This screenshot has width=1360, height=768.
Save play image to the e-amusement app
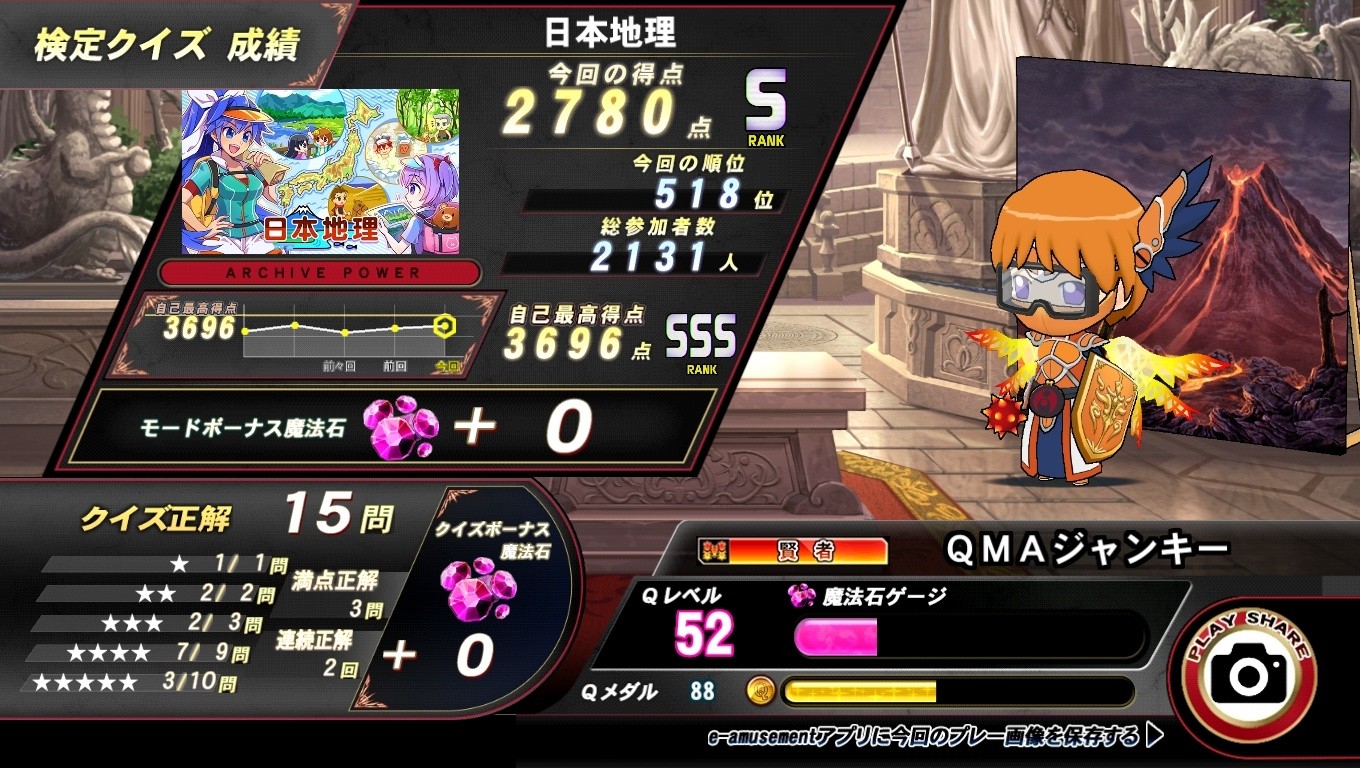pos(934,738)
